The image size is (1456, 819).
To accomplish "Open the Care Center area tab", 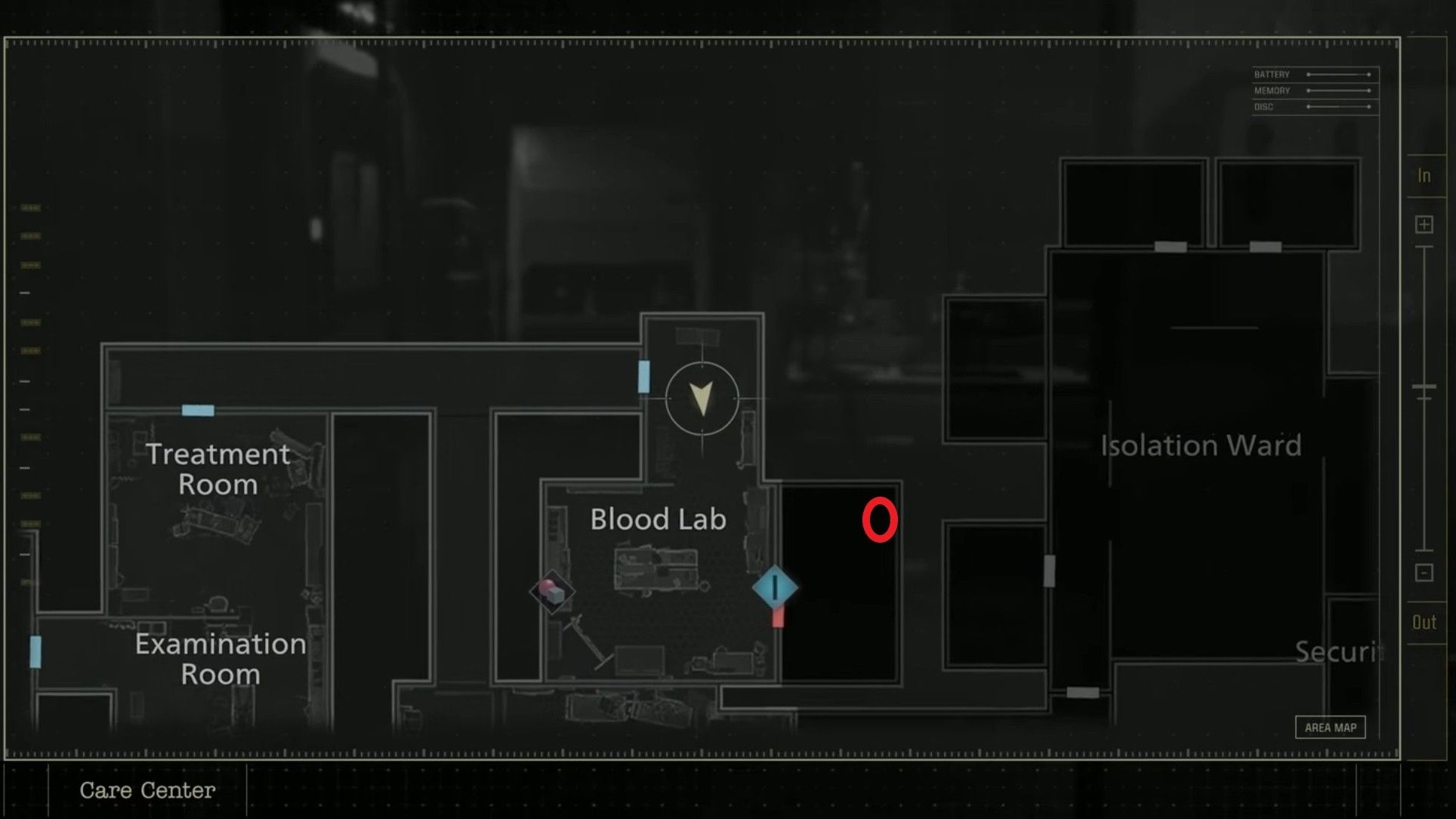I will pos(148,790).
